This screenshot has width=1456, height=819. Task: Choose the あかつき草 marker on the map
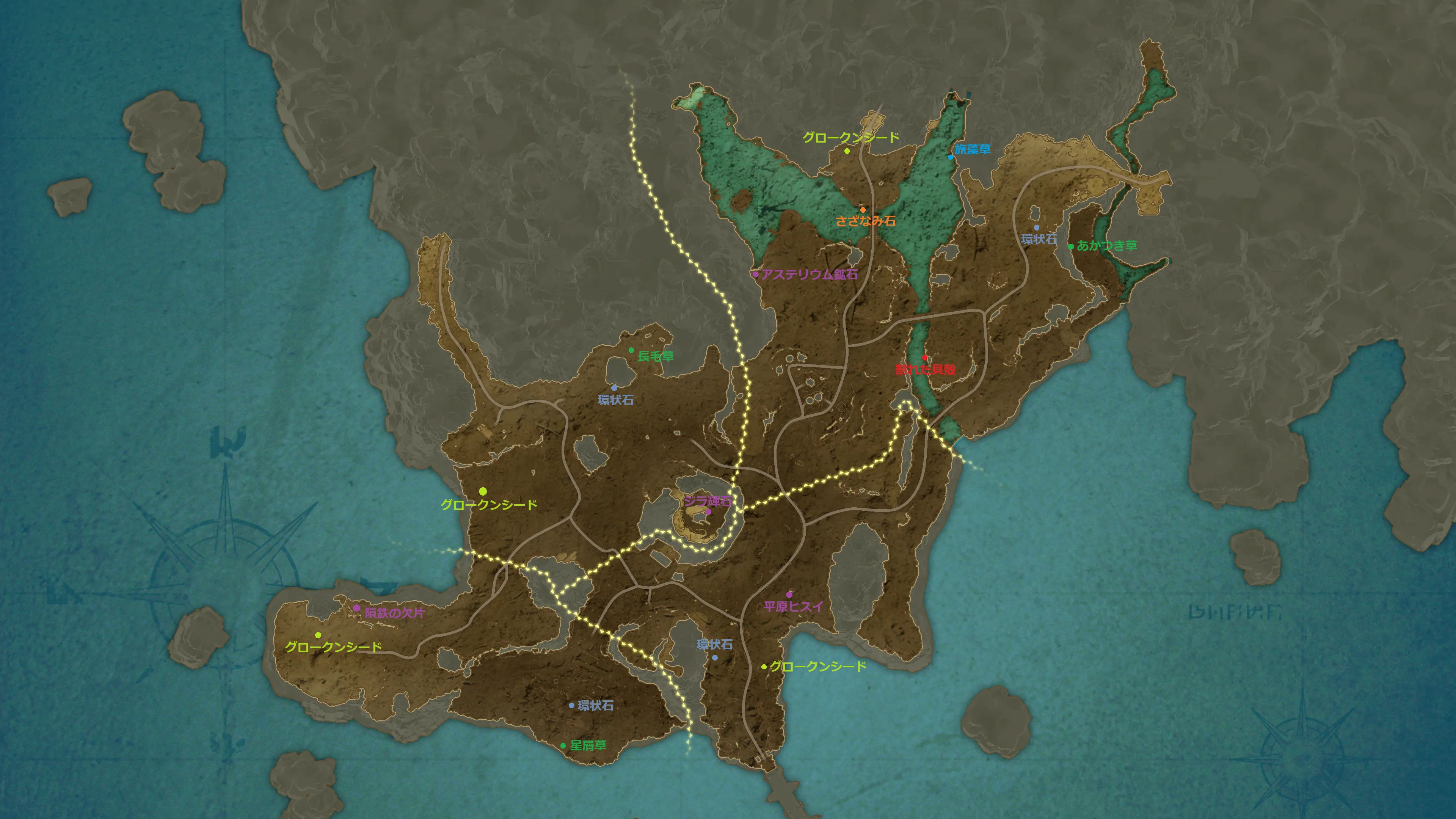click(x=1070, y=246)
